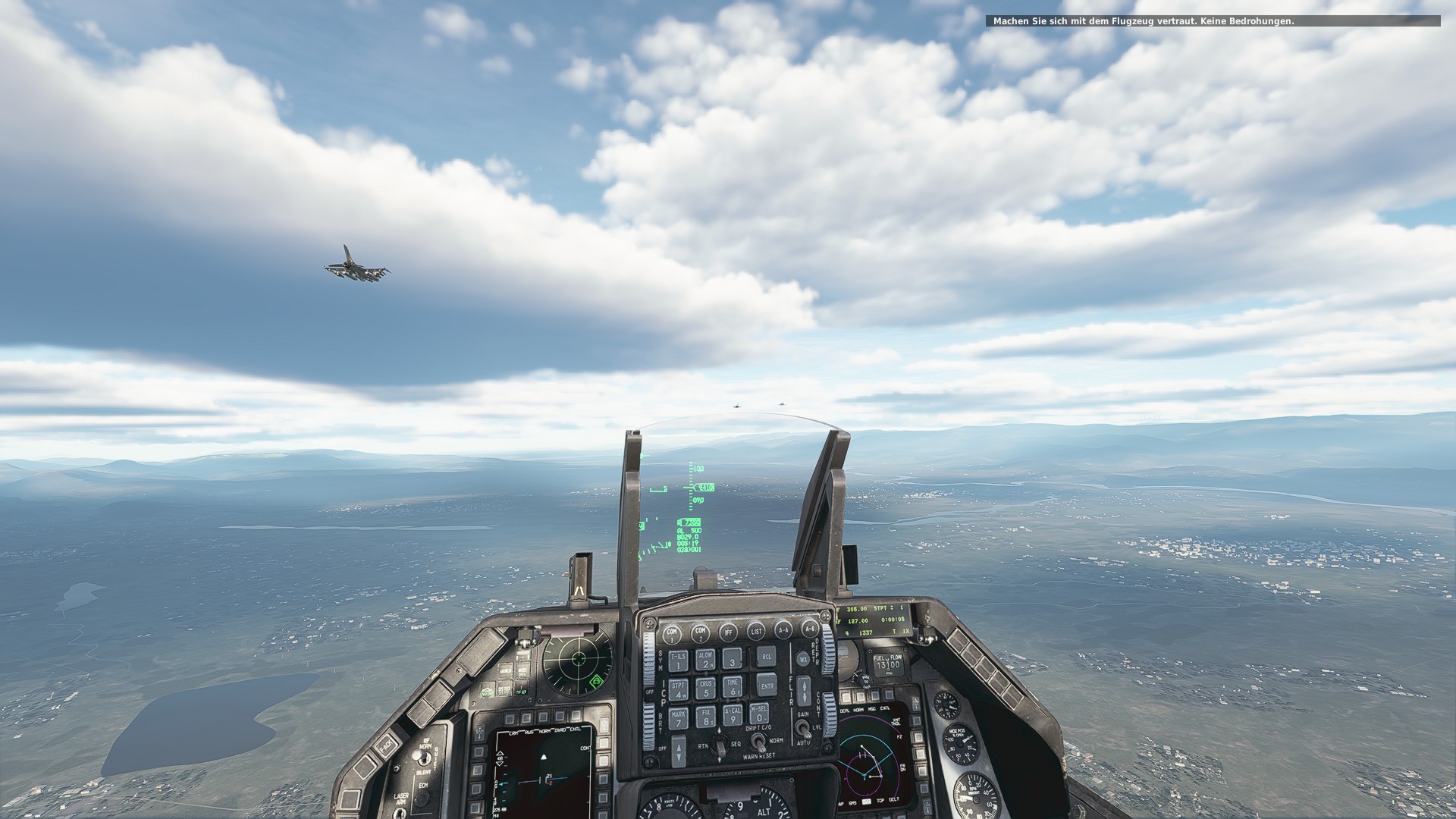Click the A-CAL 9 keypad button
This screenshot has height=819, width=1456.
point(733,715)
